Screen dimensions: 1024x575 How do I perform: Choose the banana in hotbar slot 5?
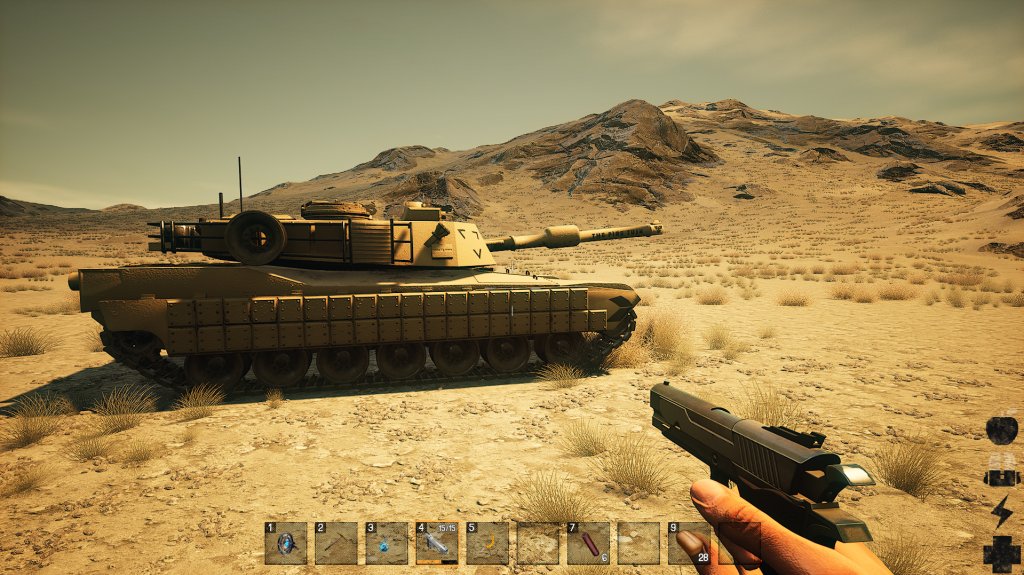tap(488, 543)
